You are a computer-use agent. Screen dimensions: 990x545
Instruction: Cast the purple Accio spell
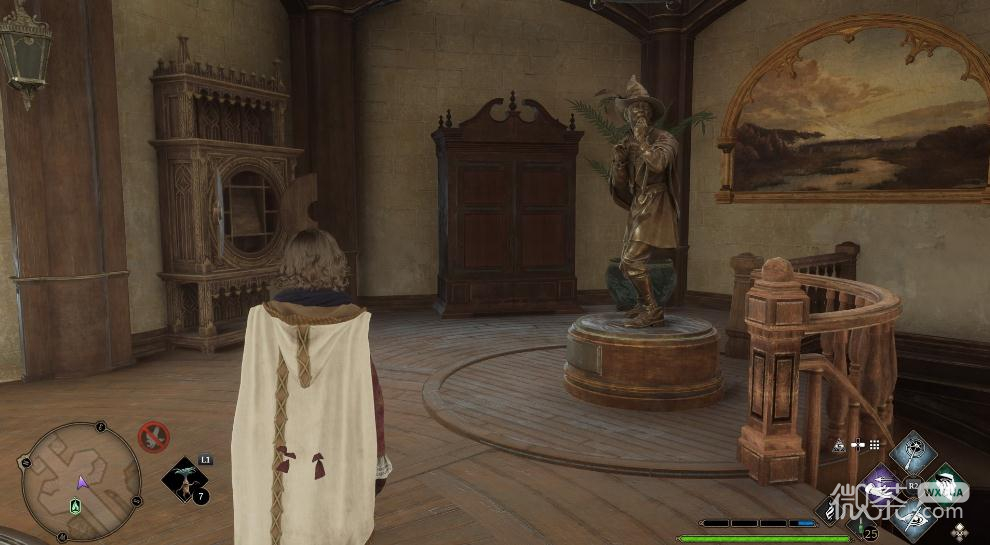(x=881, y=484)
